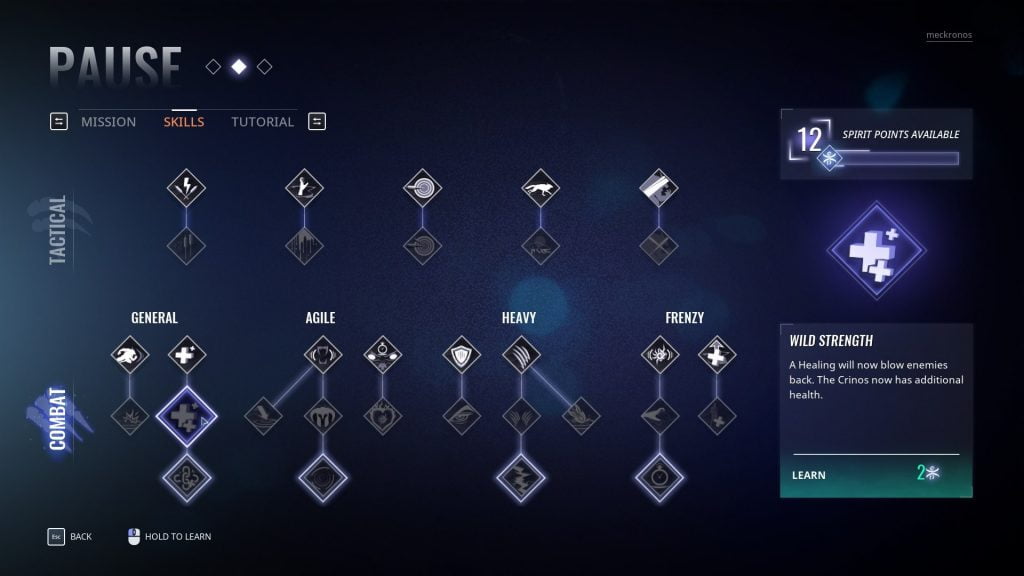Choose the healing cross with arrow Frenzy skill
1024x576 pixels.
[x=717, y=354]
